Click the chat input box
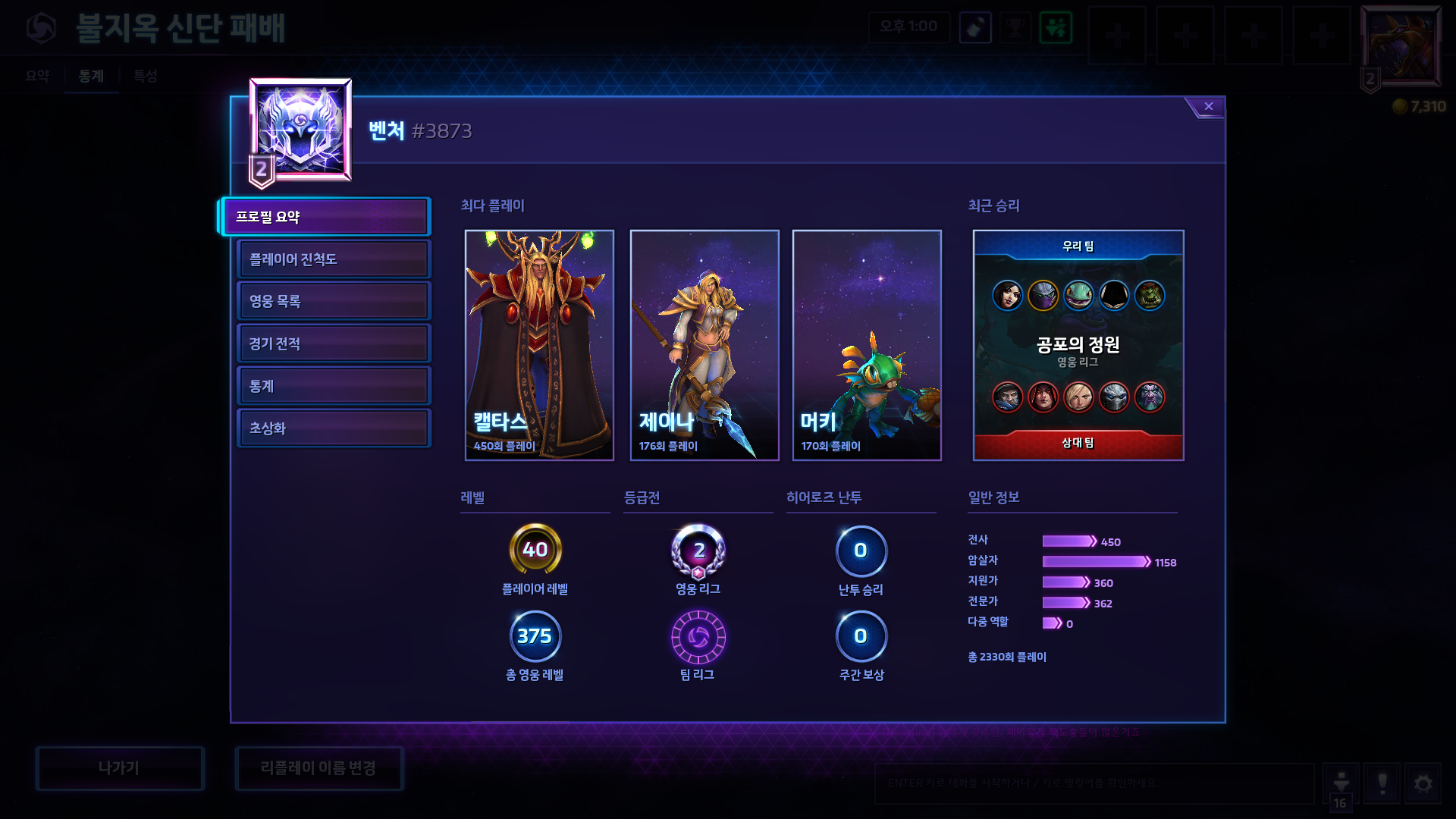Image resolution: width=1456 pixels, height=819 pixels. pyautogui.click(x=1094, y=783)
